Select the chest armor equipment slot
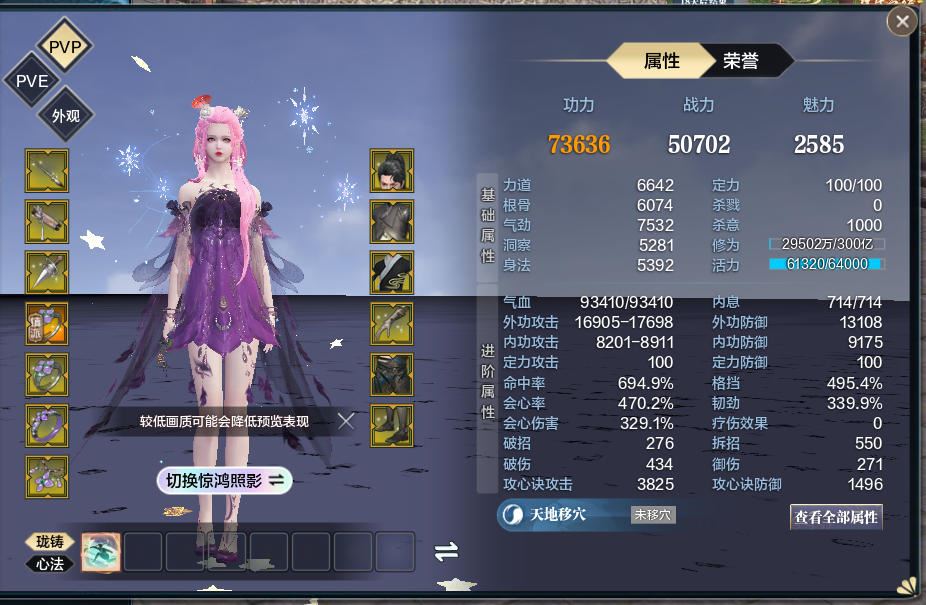 (392, 222)
